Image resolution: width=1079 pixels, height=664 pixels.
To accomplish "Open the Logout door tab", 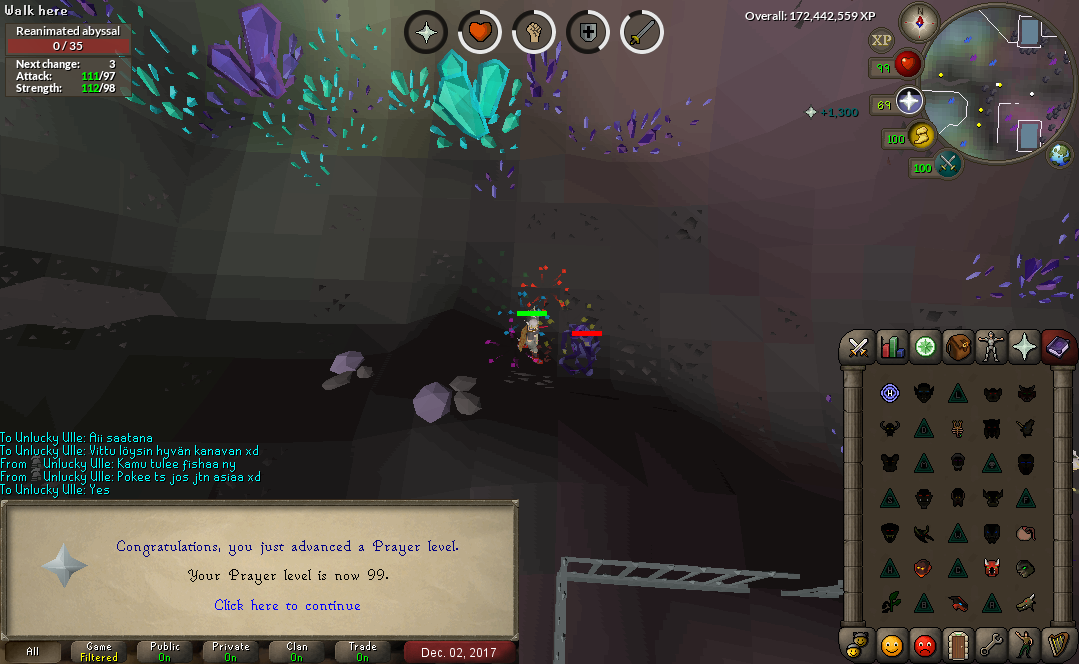I will pyautogui.click(x=959, y=644).
